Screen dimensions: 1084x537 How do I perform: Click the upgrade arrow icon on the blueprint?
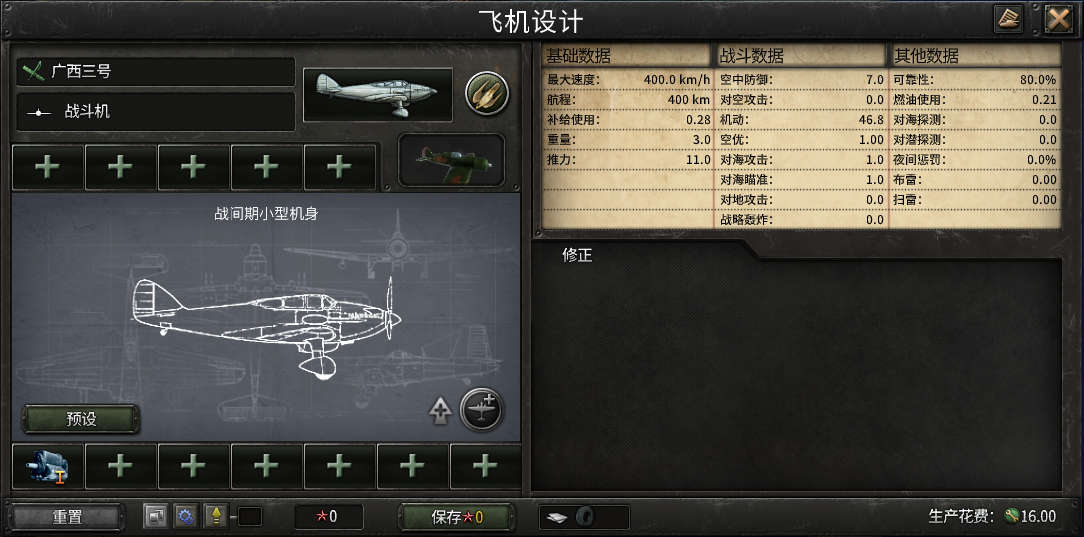(440, 410)
